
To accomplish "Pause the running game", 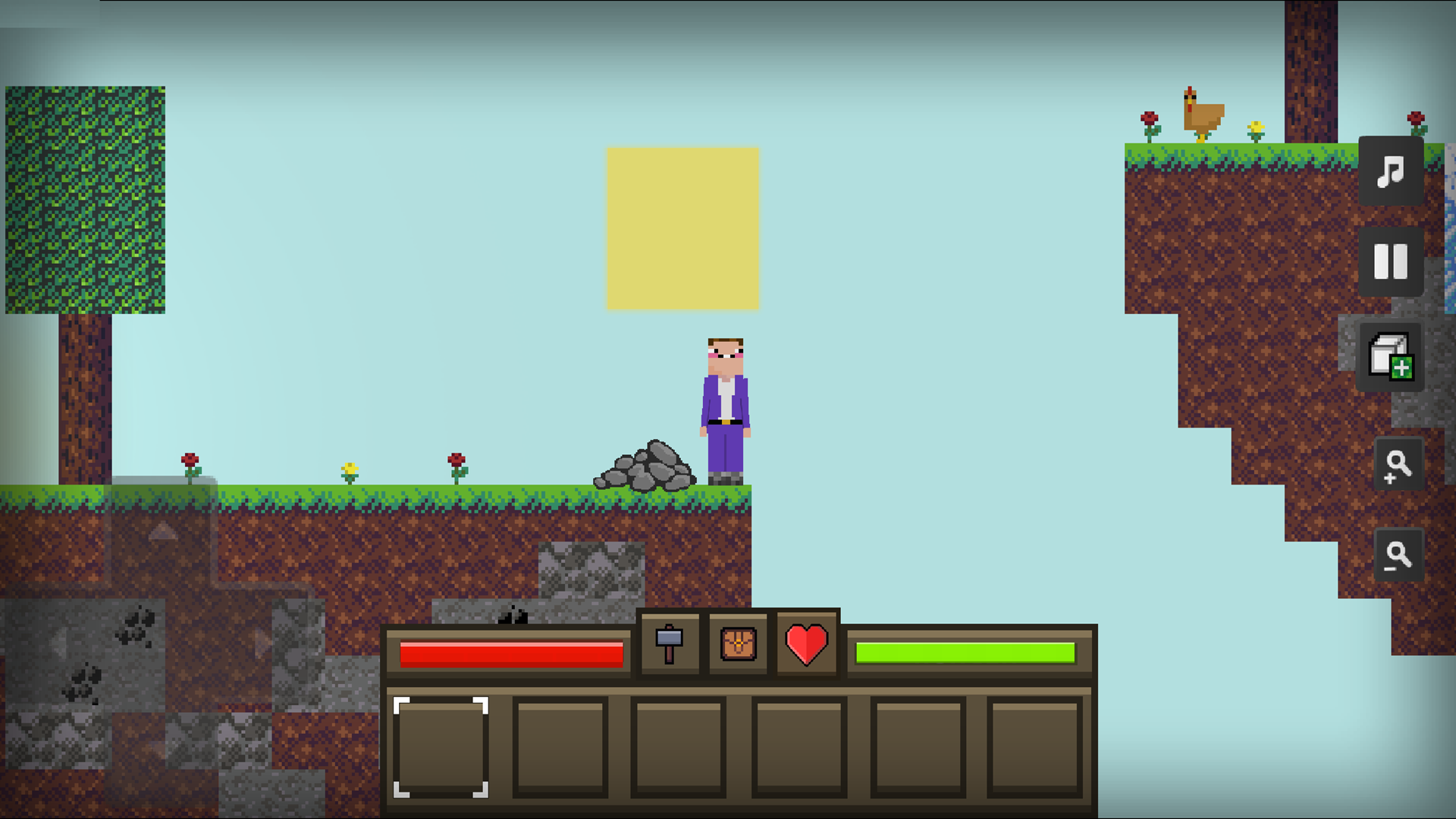I will click(x=1391, y=263).
